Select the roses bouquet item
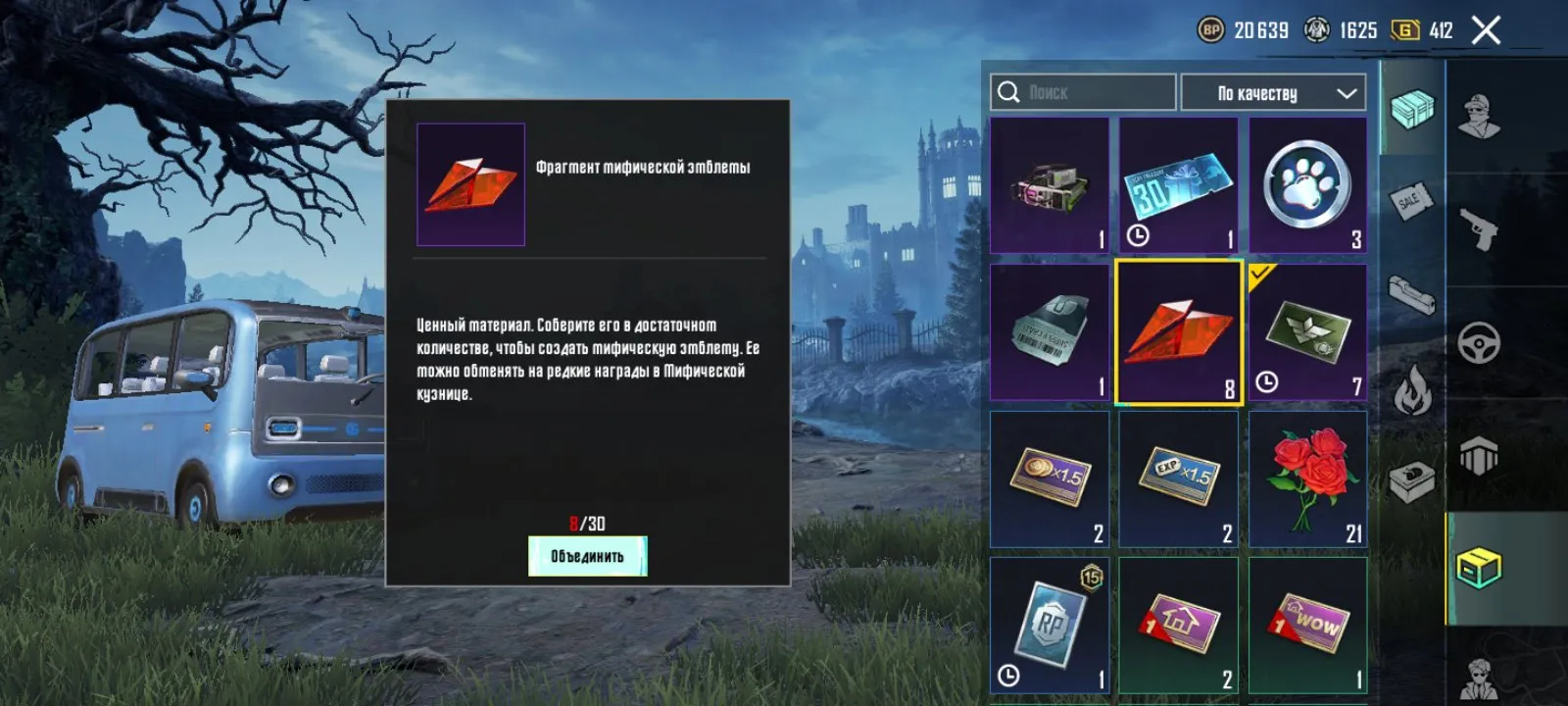Viewport: 1568px width, 706px height. (x=1310, y=478)
